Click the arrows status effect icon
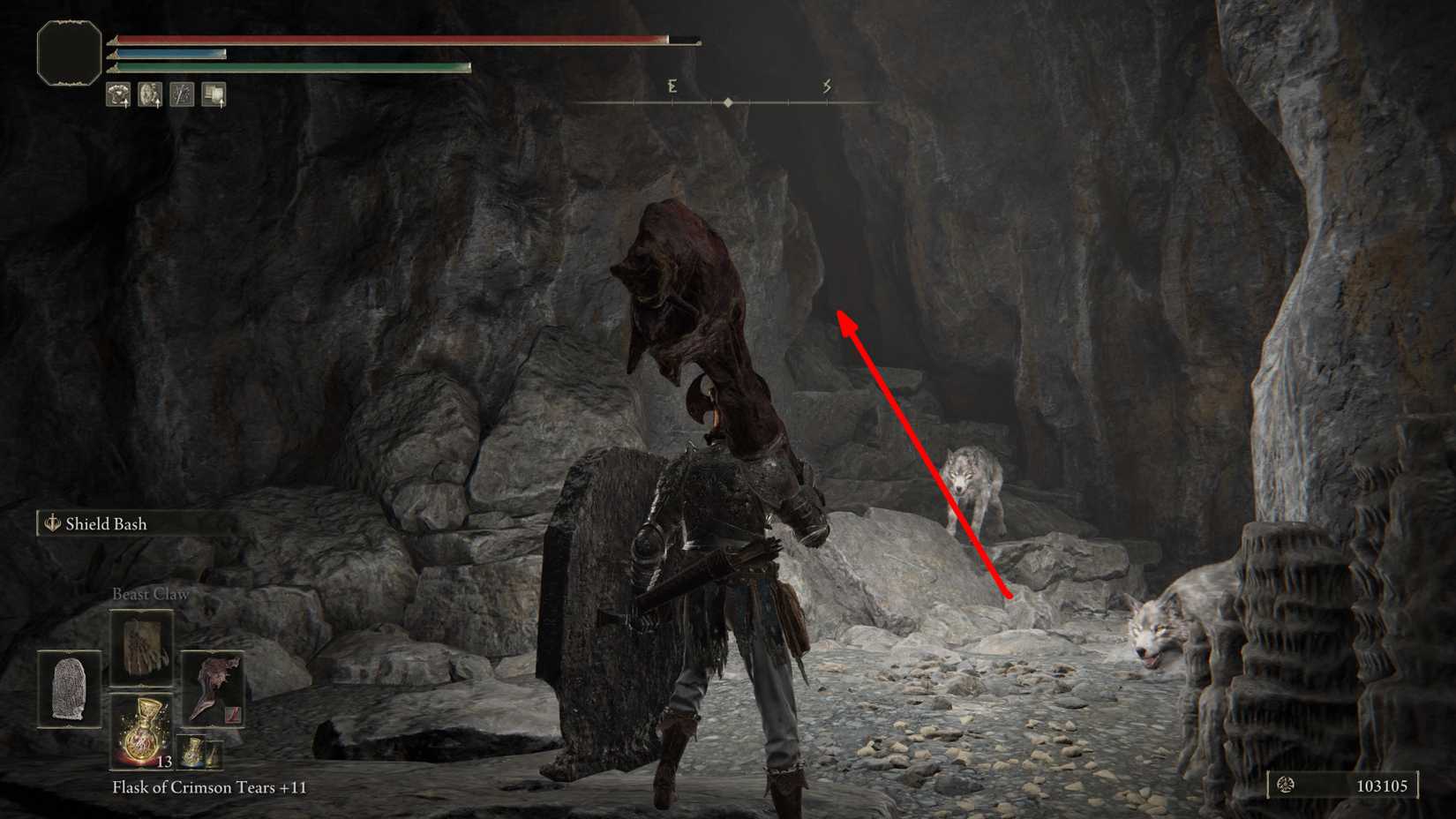 [x=182, y=94]
